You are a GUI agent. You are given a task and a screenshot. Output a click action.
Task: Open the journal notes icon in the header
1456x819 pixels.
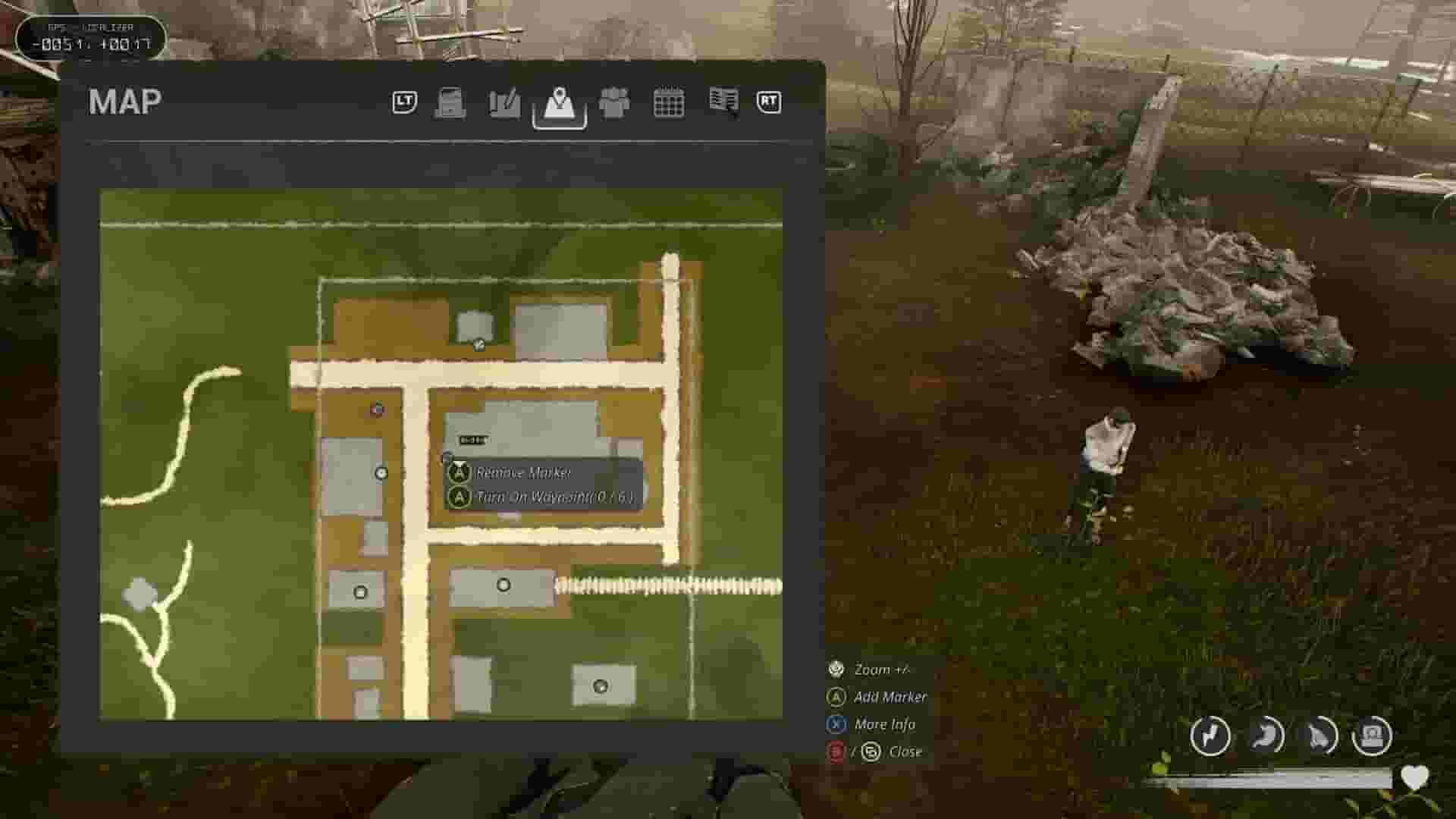503,103
